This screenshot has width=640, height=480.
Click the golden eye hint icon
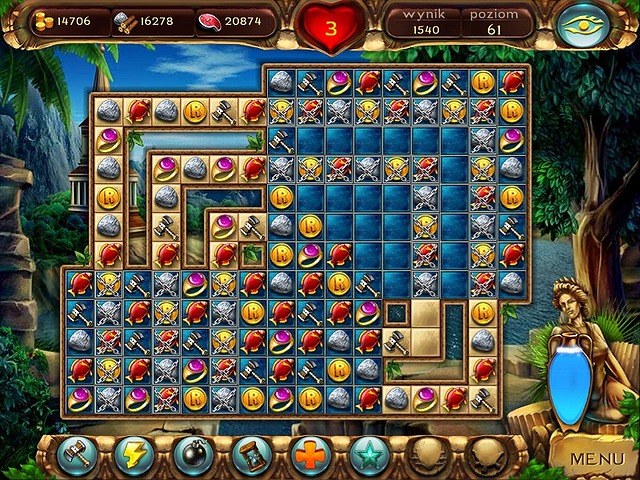[587, 25]
